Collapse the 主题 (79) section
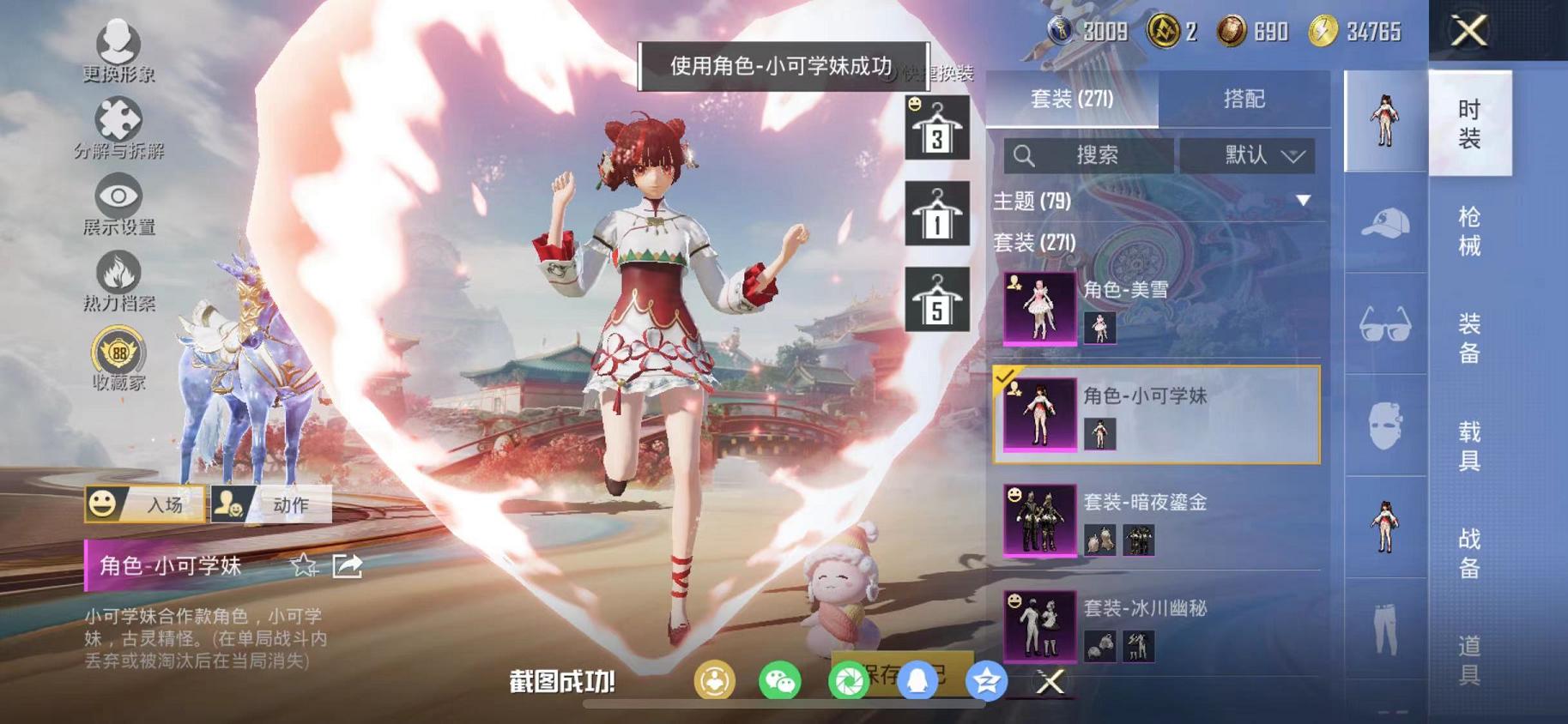The width and height of the screenshot is (1568, 724). coord(1304,202)
